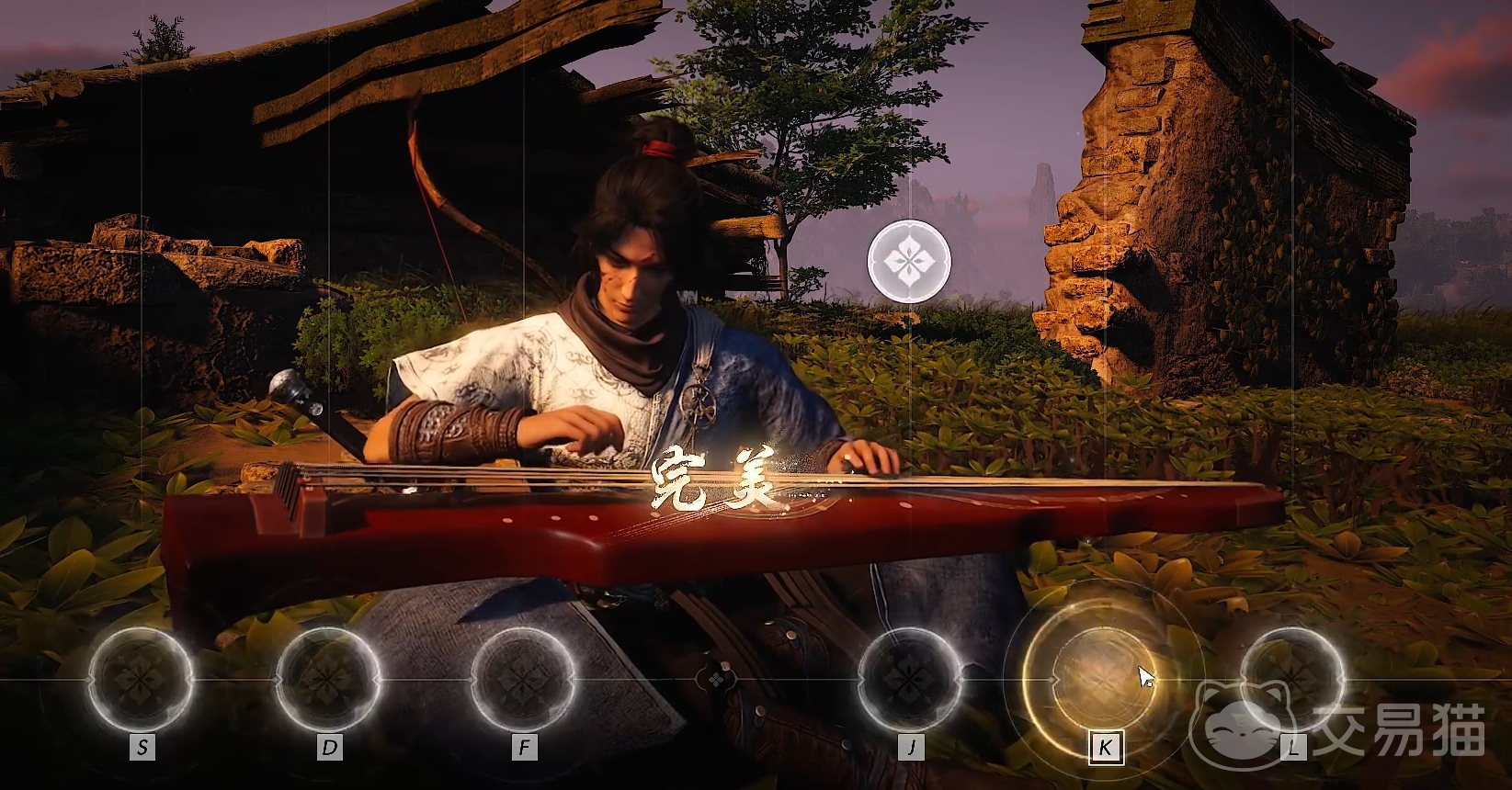Hit the note ring above the D label
The width and height of the screenshot is (1512, 790).
point(328,678)
